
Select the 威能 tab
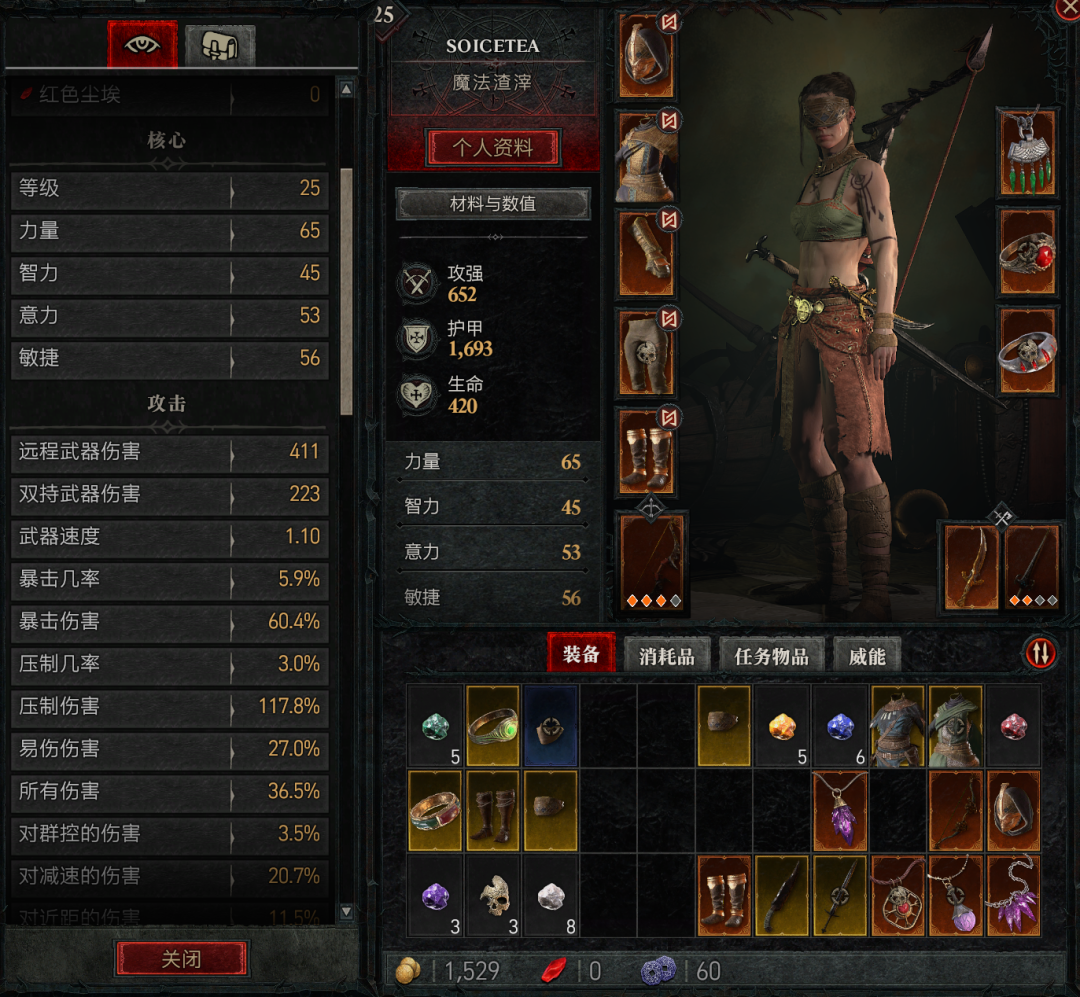coord(867,655)
